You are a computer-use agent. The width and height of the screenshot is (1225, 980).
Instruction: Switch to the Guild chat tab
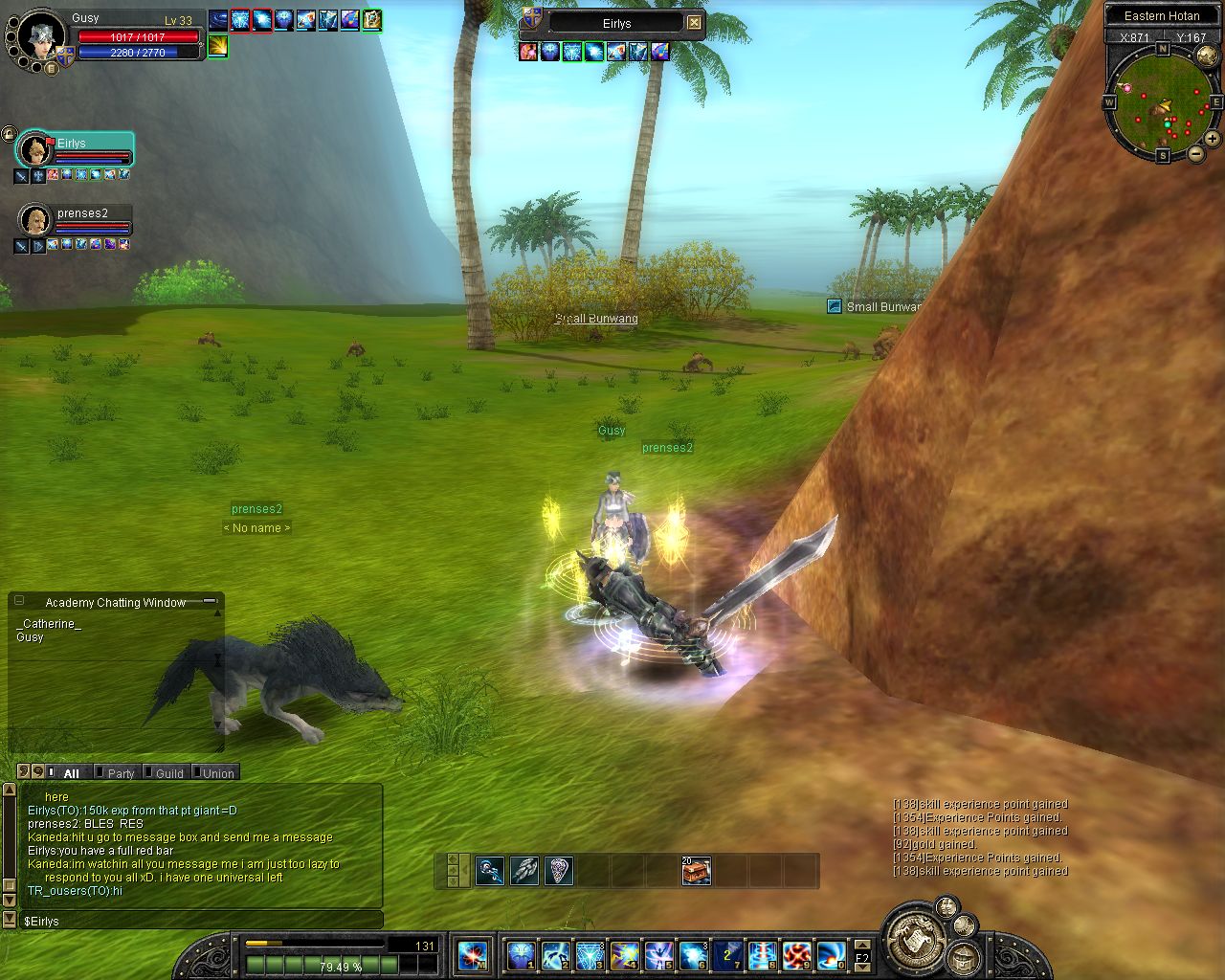[167, 773]
